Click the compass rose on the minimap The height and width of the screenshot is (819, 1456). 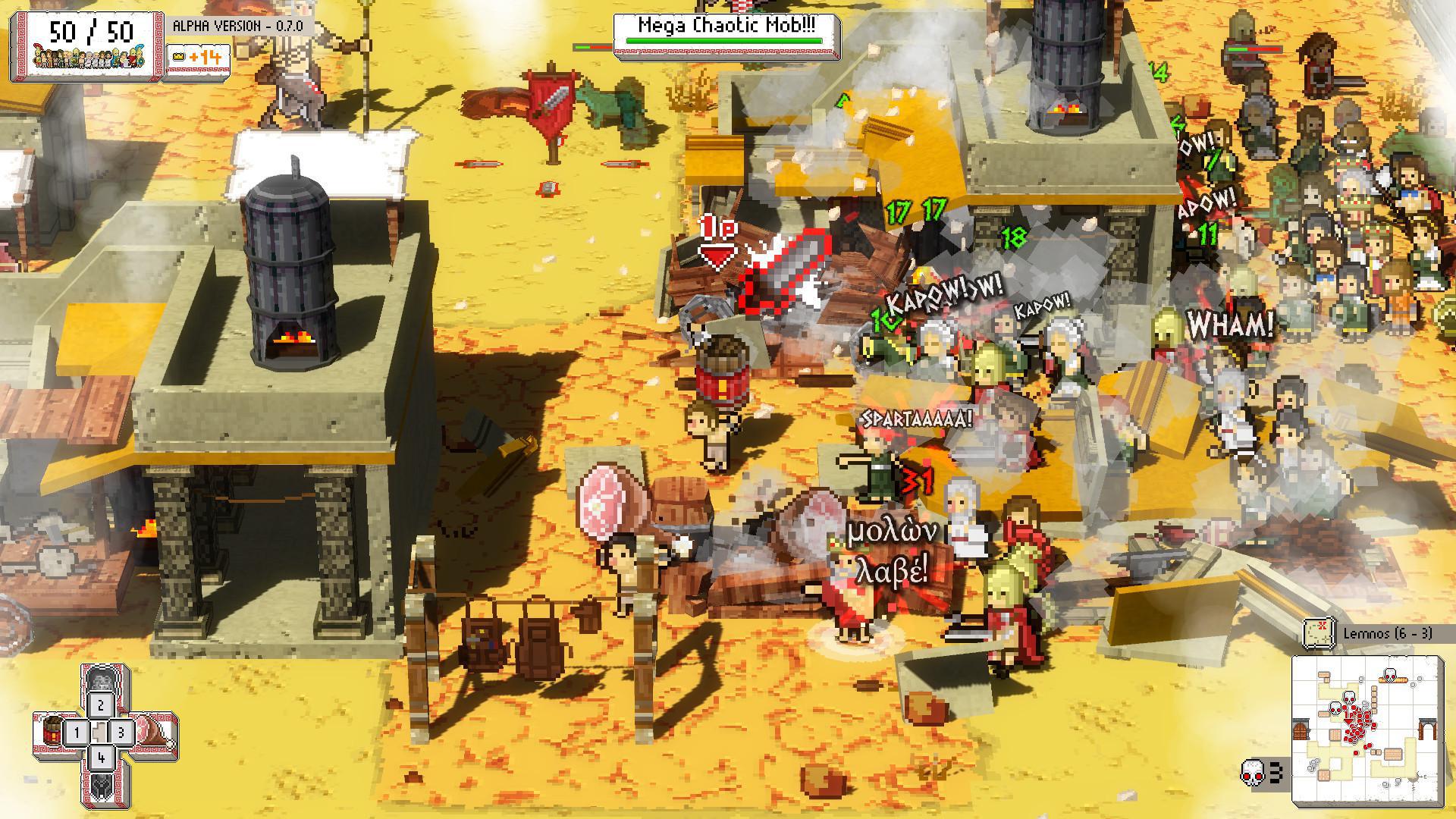tap(1413, 778)
